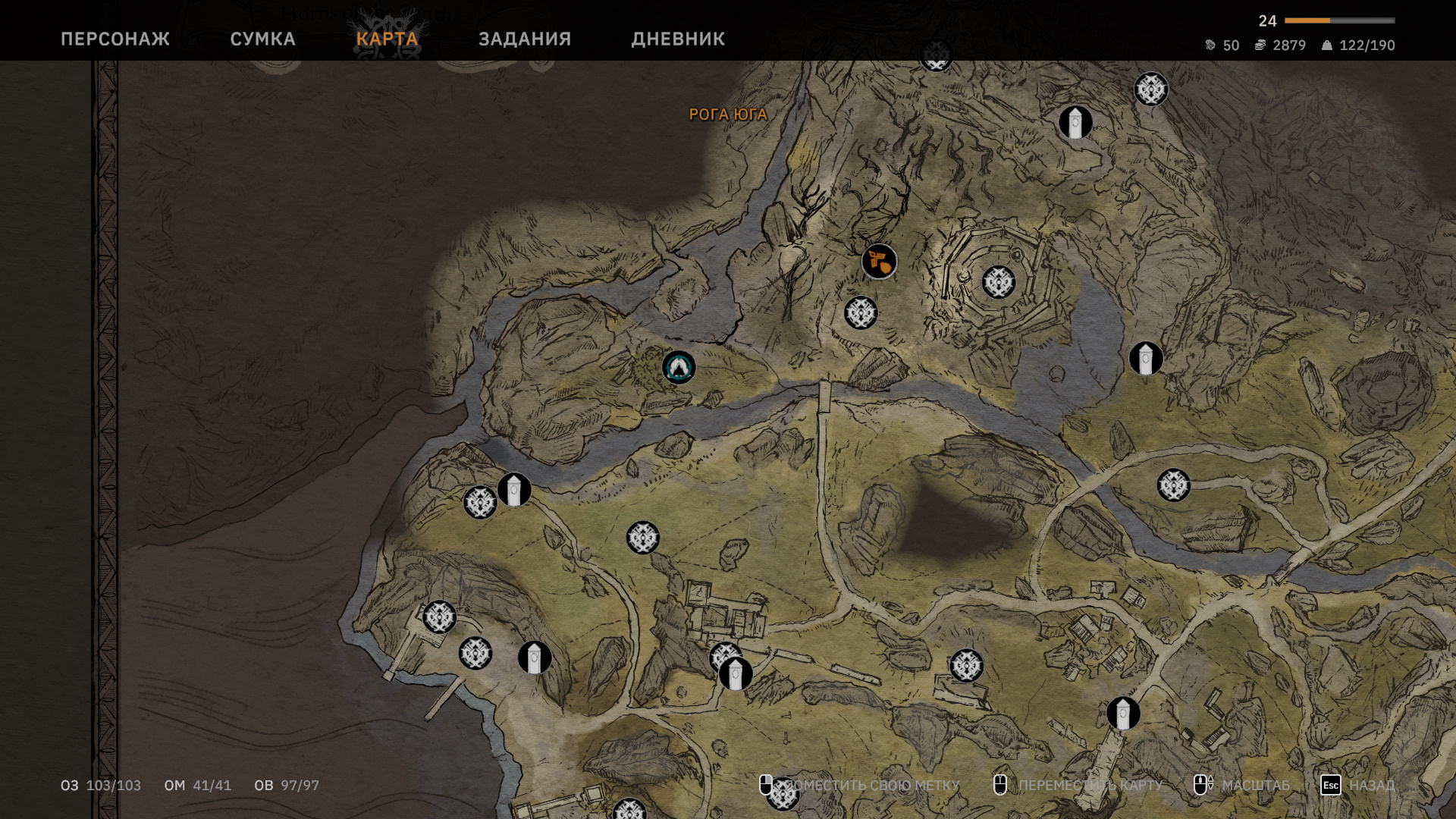
Task: Select the КАРТА tab
Action: 387,39
